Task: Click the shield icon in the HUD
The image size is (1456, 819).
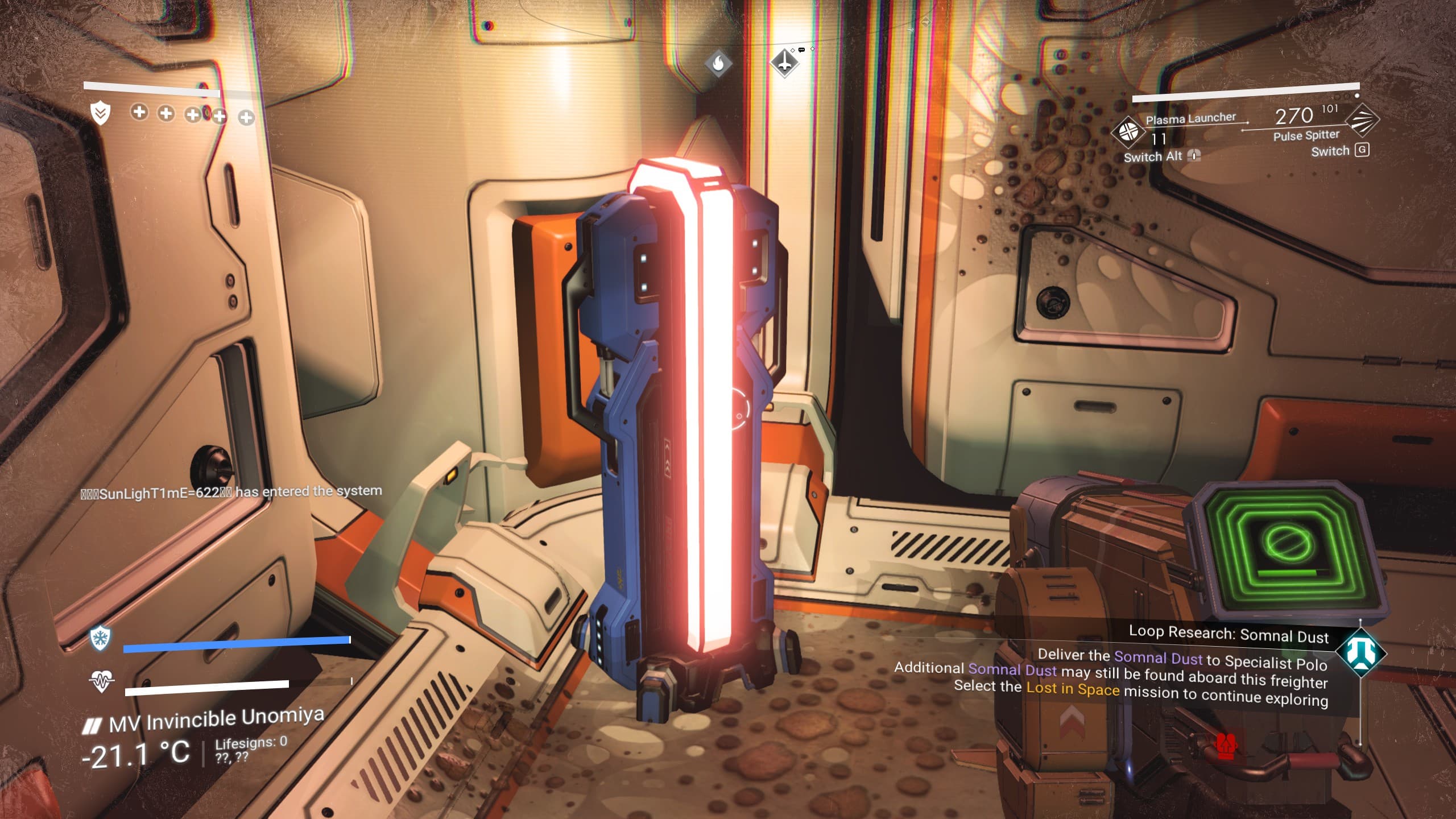Action: [101, 113]
